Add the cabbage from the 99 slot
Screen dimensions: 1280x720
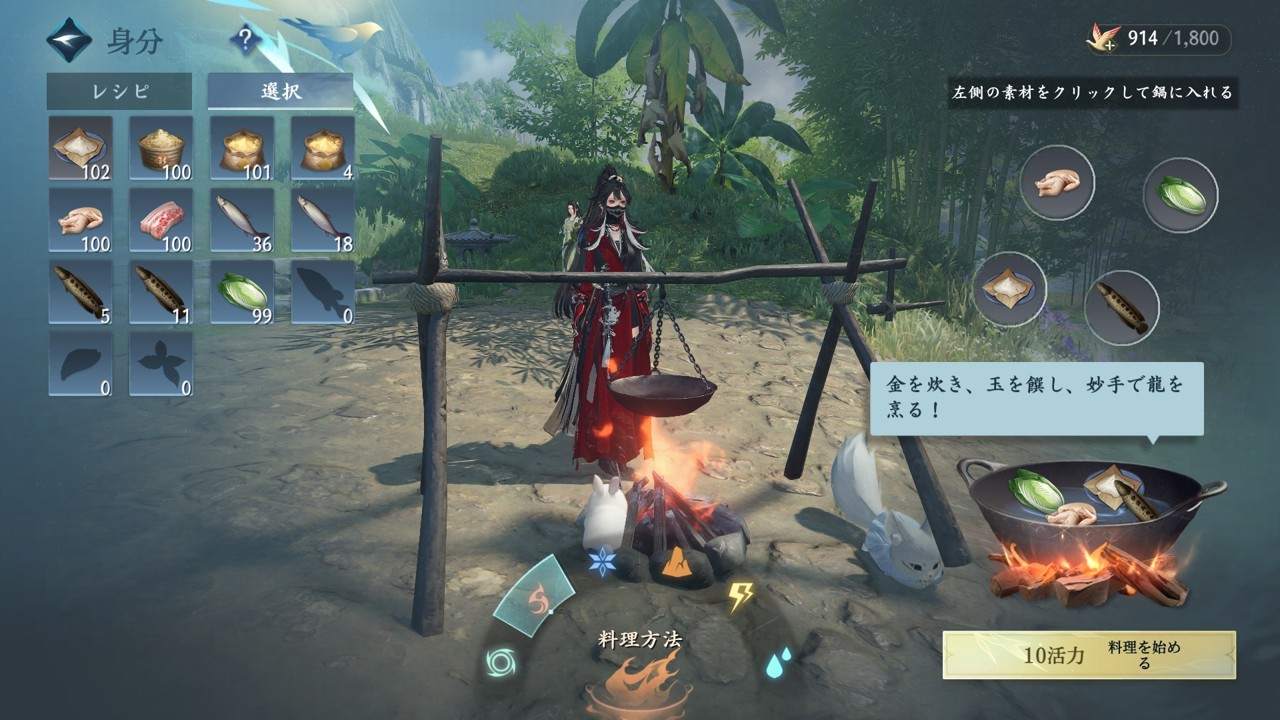242,292
